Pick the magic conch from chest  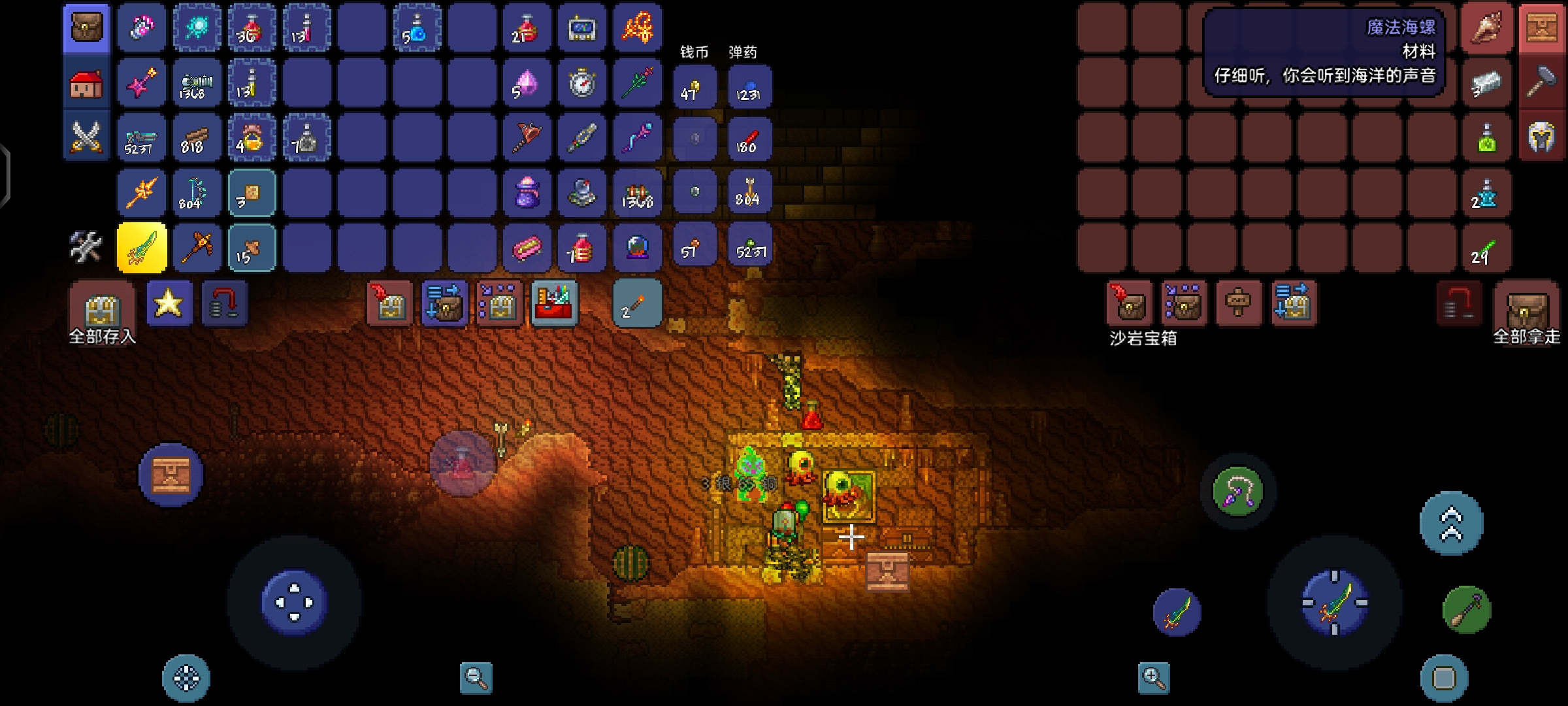[x=1487, y=28]
